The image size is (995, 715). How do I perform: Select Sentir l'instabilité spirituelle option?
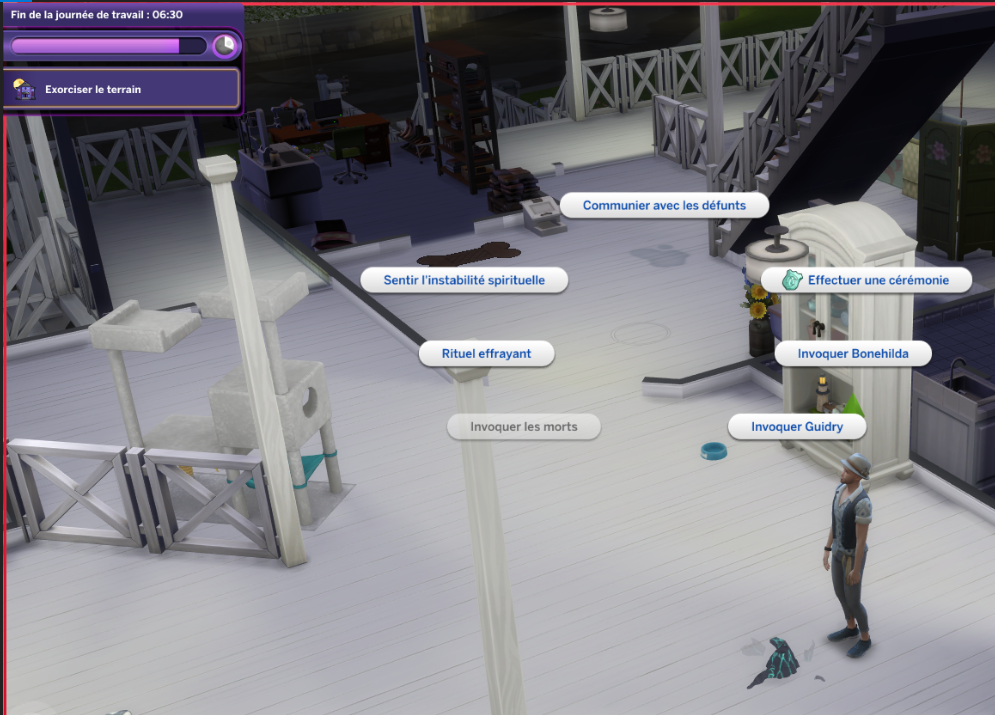(x=464, y=280)
